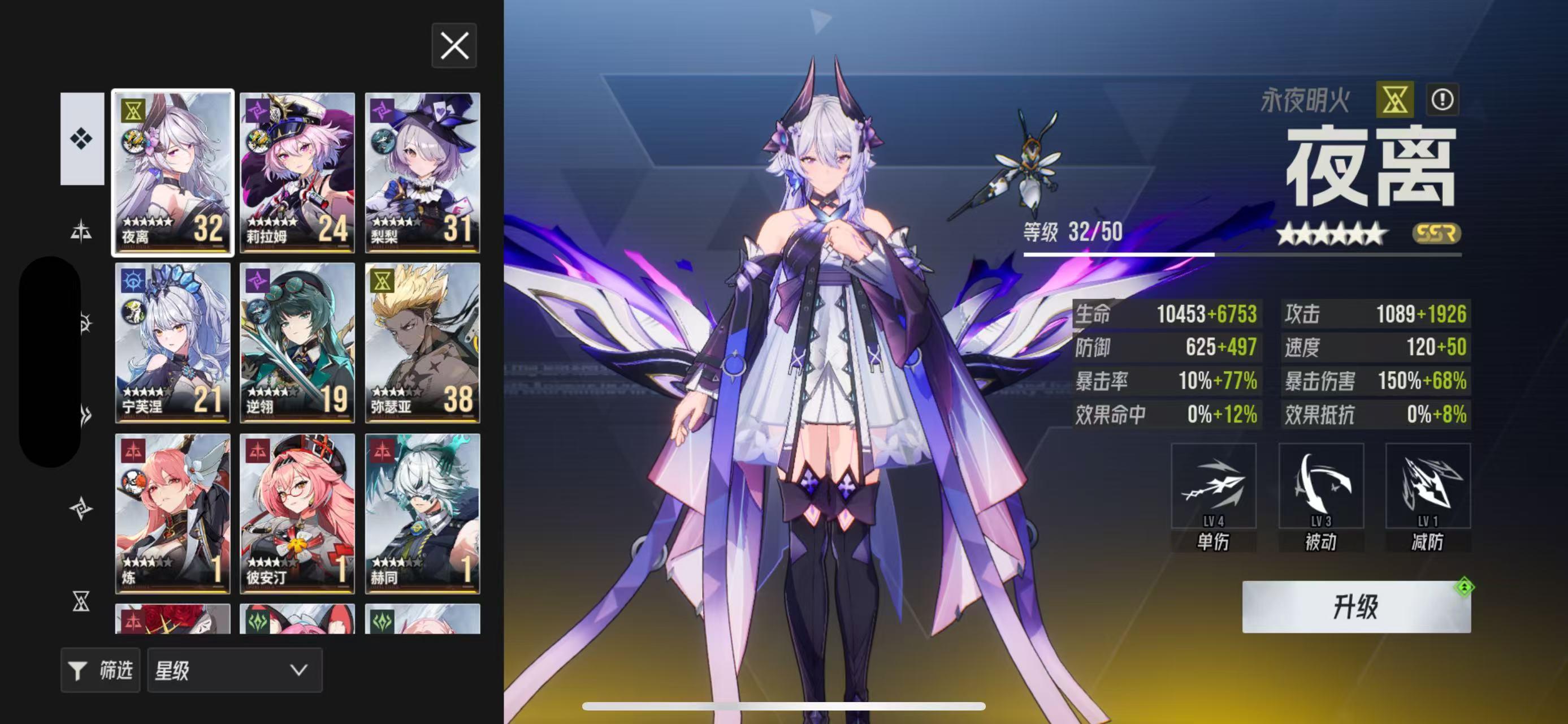Open the 筛选 filter panel
The image size is (1568, 724).
(x=101, y=670)
